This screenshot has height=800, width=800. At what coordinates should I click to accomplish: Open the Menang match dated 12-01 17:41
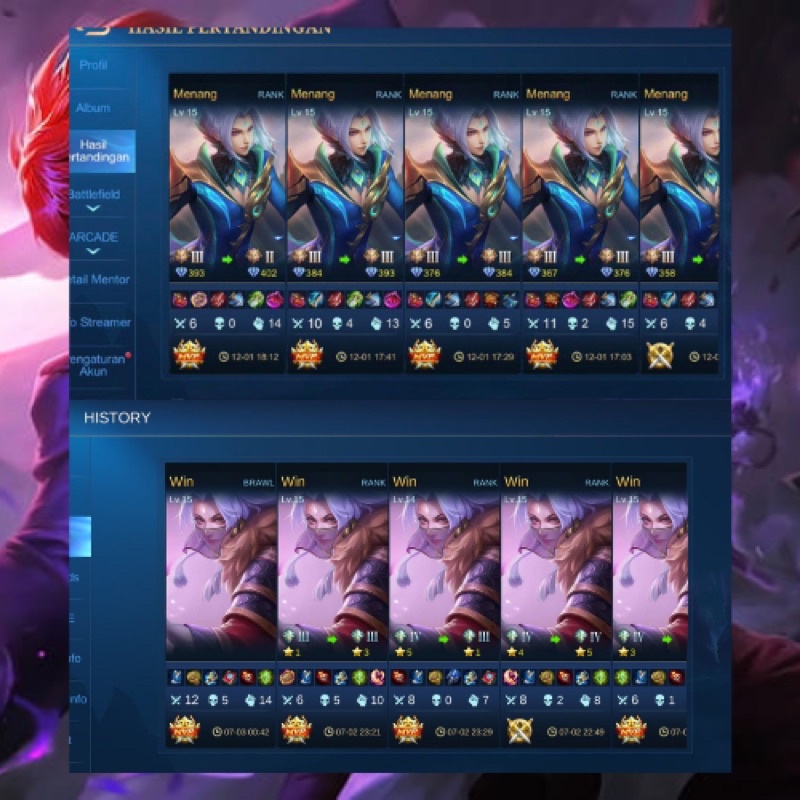pyautogui.click(x=345, y=220)
